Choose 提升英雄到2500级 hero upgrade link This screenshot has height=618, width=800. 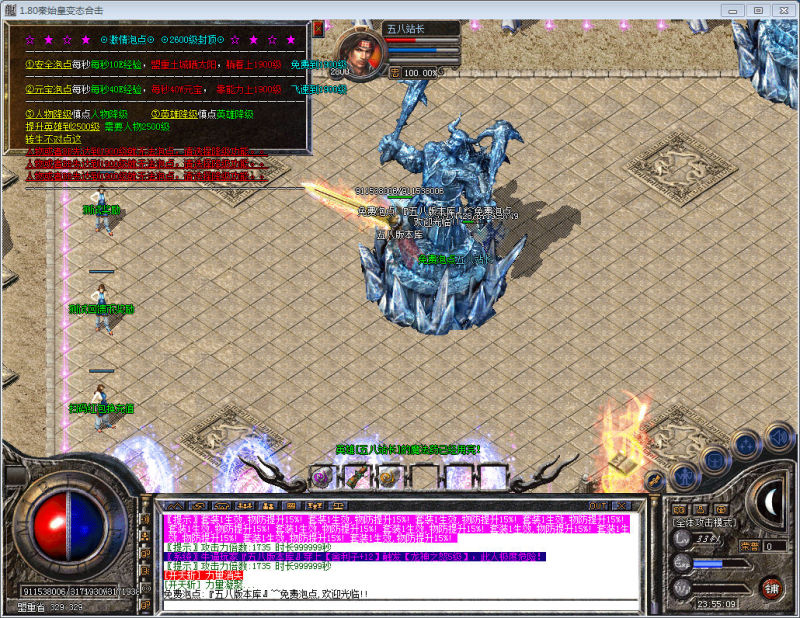62,126
